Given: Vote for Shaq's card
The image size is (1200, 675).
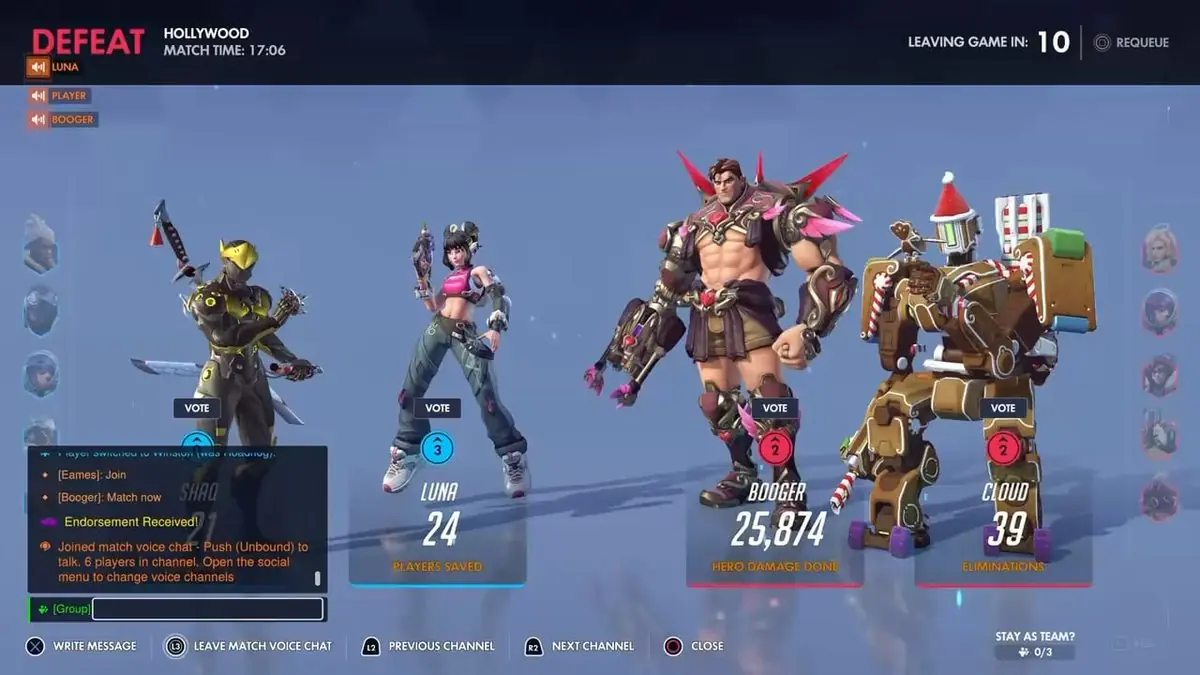Looking at the screenshot, I should [x=197, y=408].
